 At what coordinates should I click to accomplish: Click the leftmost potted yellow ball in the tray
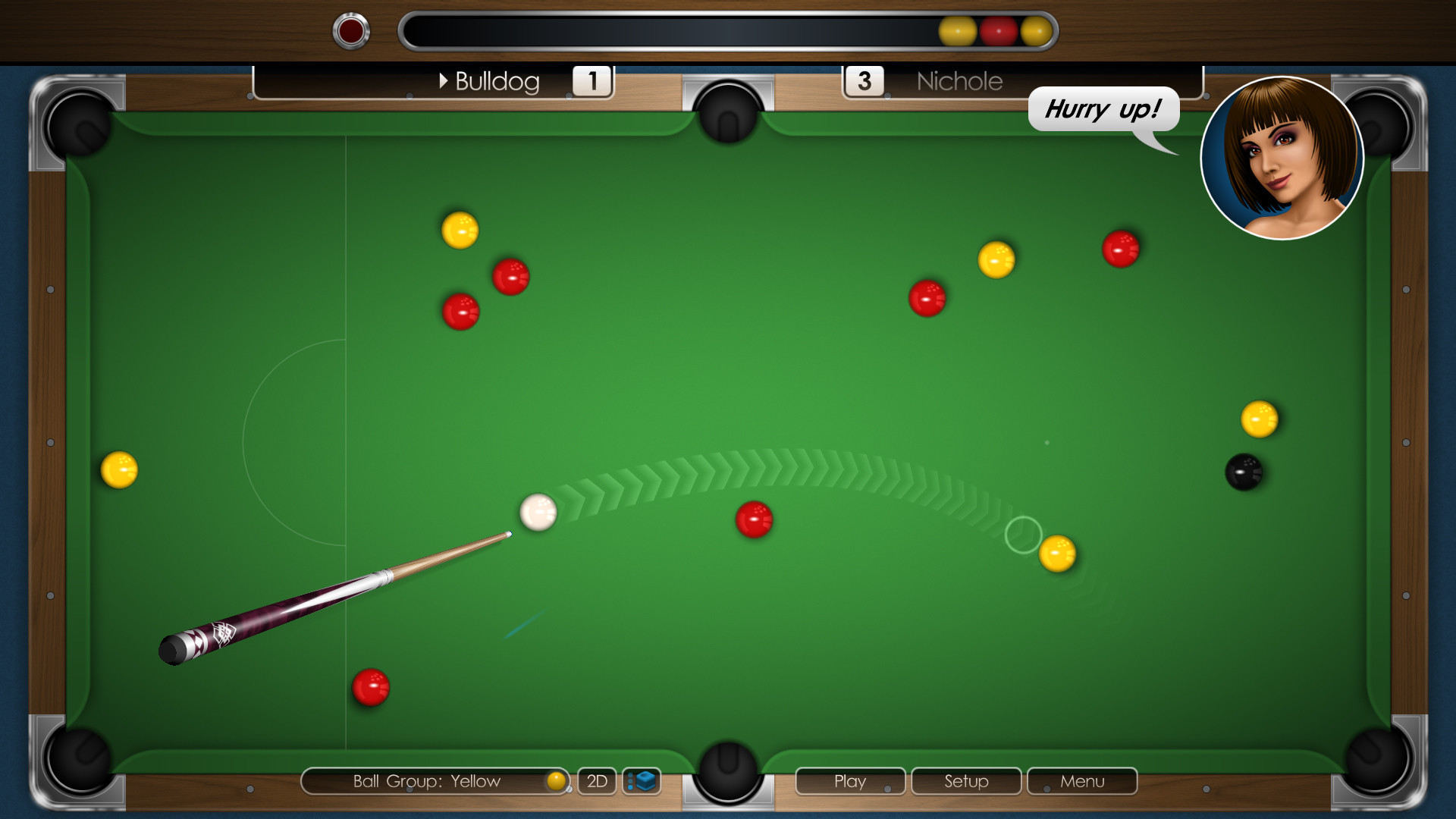click(x=957, y=31)
